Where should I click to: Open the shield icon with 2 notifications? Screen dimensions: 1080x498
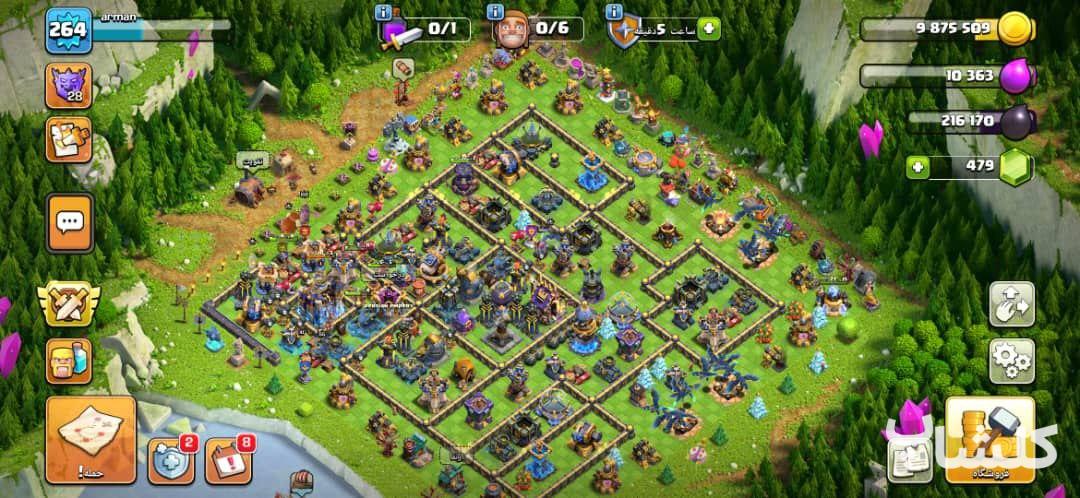pyautogui.click(x=171, y=460)
